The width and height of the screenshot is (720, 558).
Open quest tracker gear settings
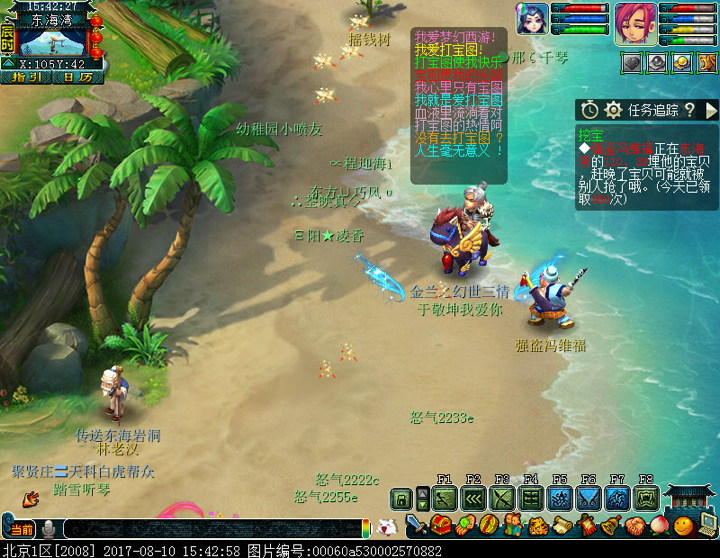pos(613,110)
